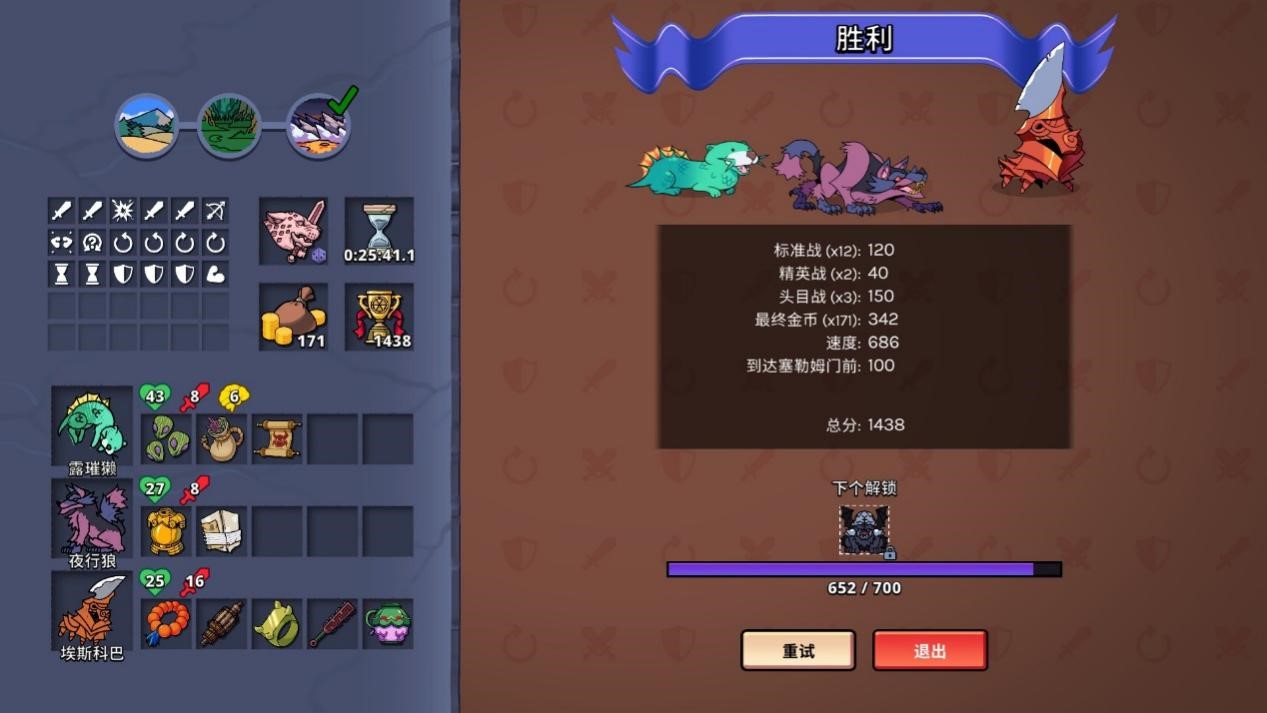View the brown wooden barrel item
Image resolution: width=1267 pixels, height=713 pixels.
point(222,624)
